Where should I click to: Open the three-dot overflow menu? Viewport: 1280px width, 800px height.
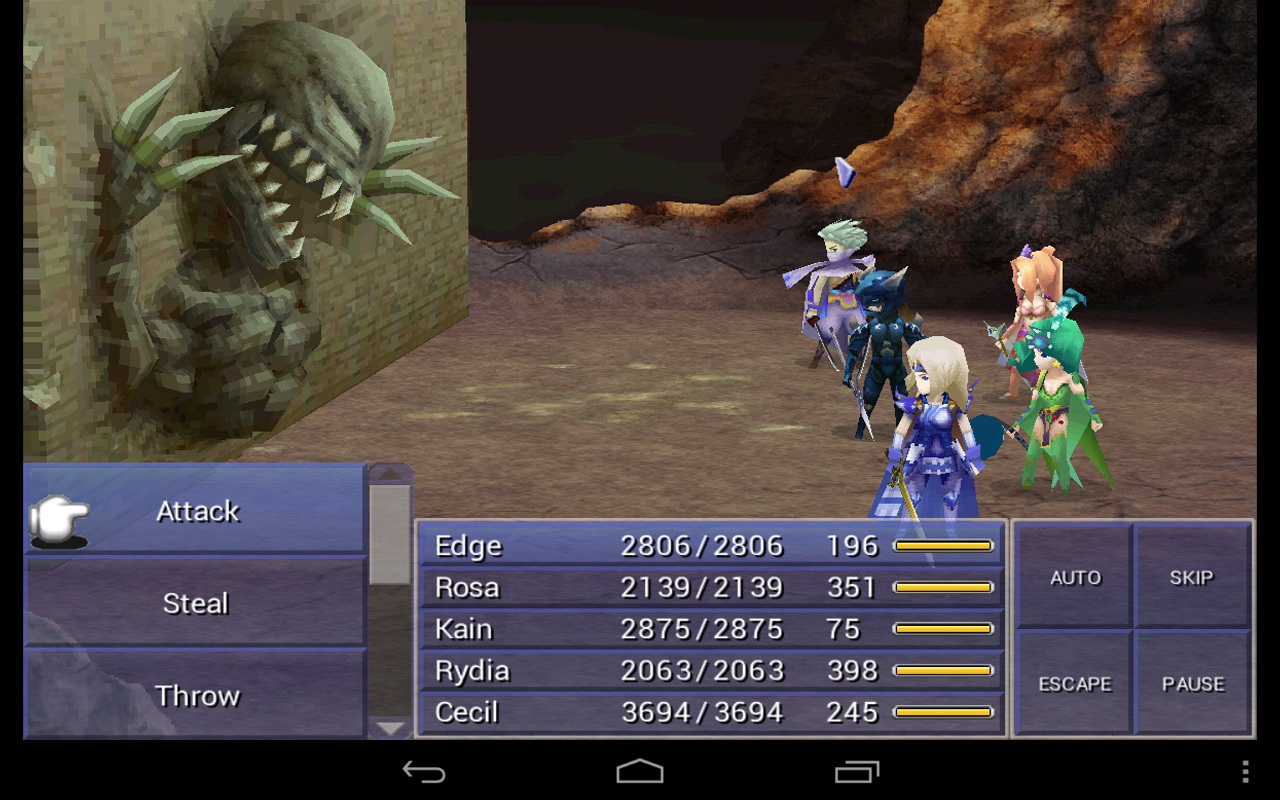[1243, 771]
